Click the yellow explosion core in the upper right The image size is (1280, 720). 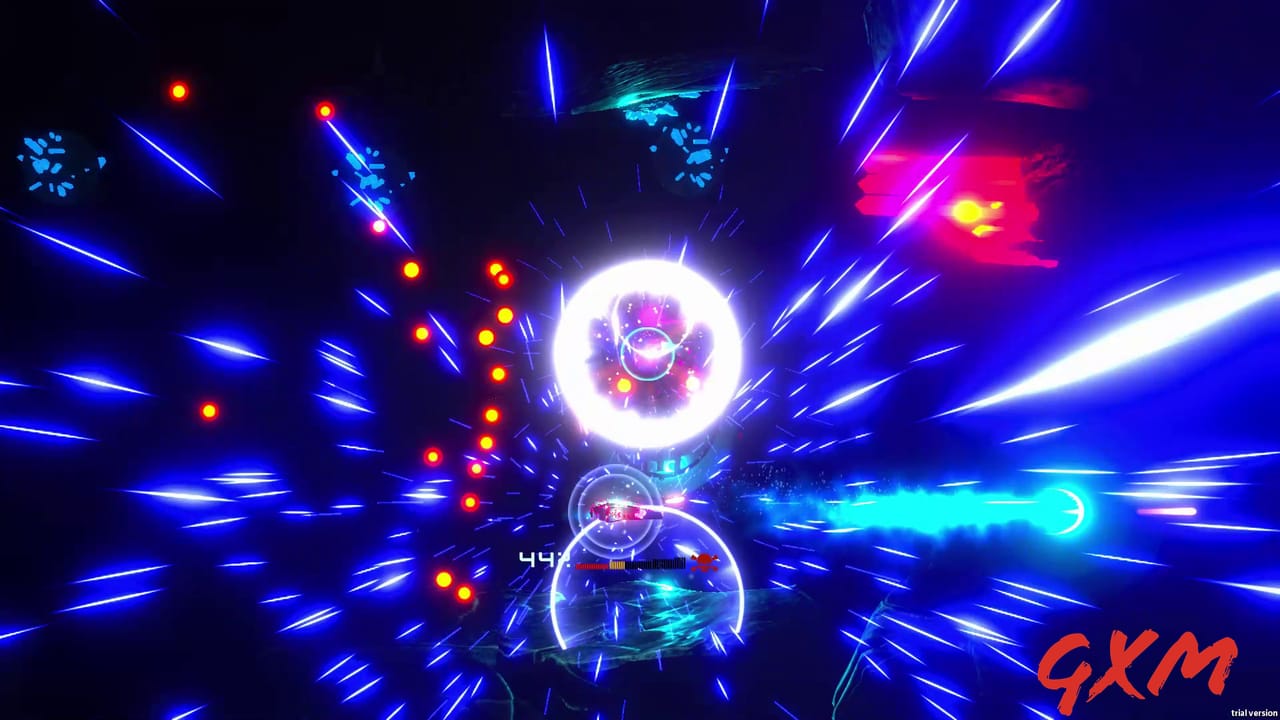coord(970,208)
